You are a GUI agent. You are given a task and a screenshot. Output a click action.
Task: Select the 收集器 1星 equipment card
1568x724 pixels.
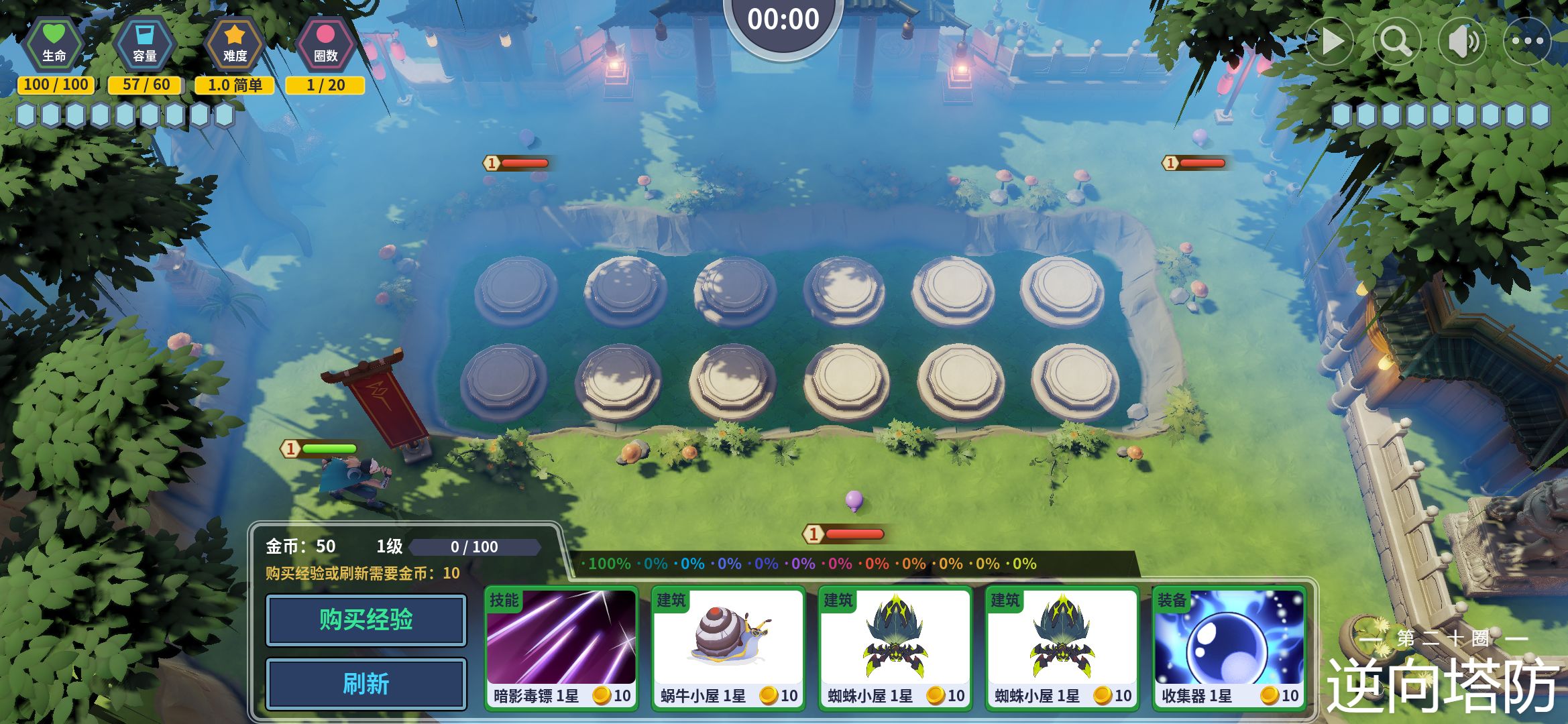pos(1229,648)
